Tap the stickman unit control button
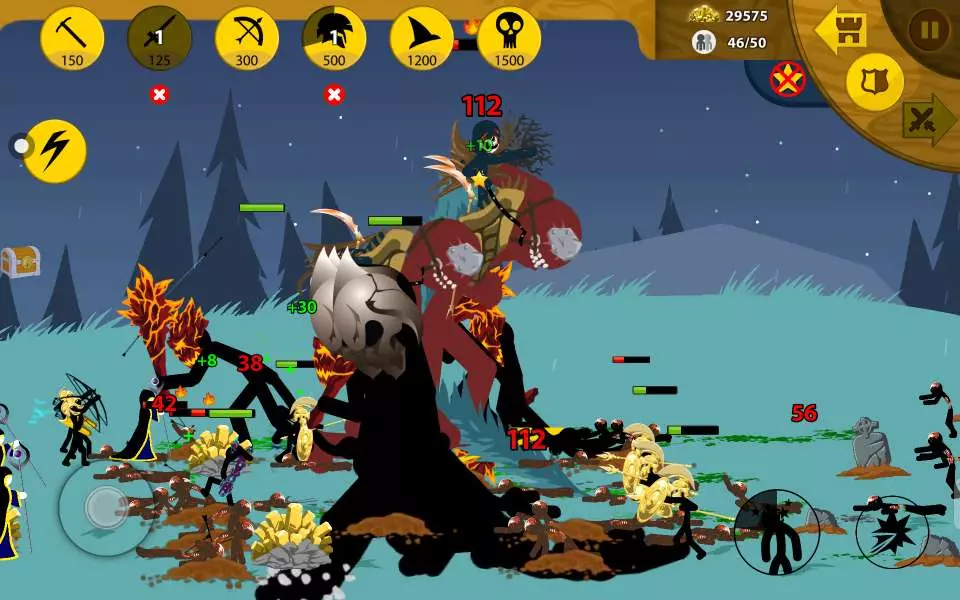960x600 pixels. pos(777,532)
